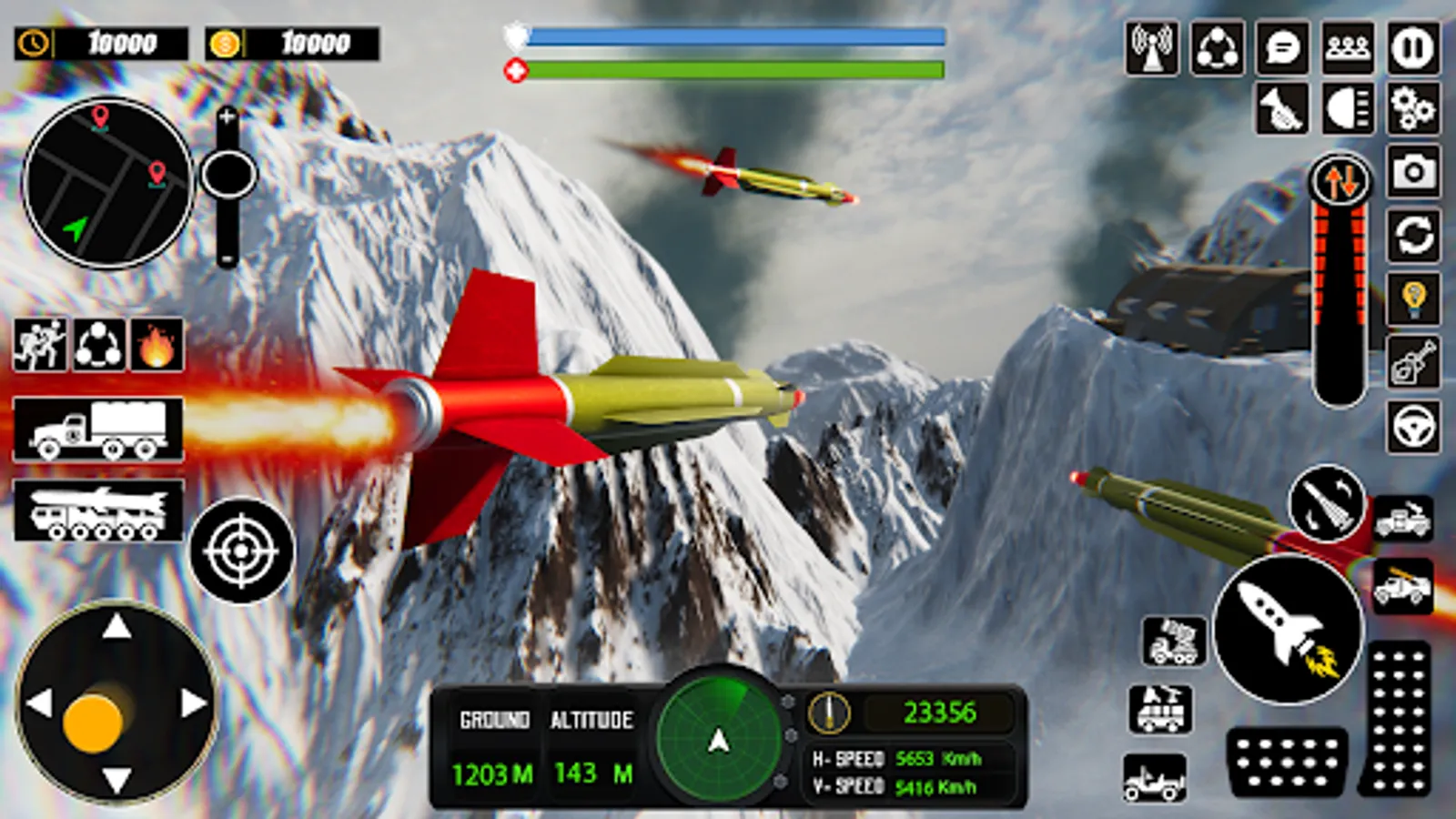Choose the steering wheel control icon
Viewport: 1456px width, 819px height.
(1412, 426)
